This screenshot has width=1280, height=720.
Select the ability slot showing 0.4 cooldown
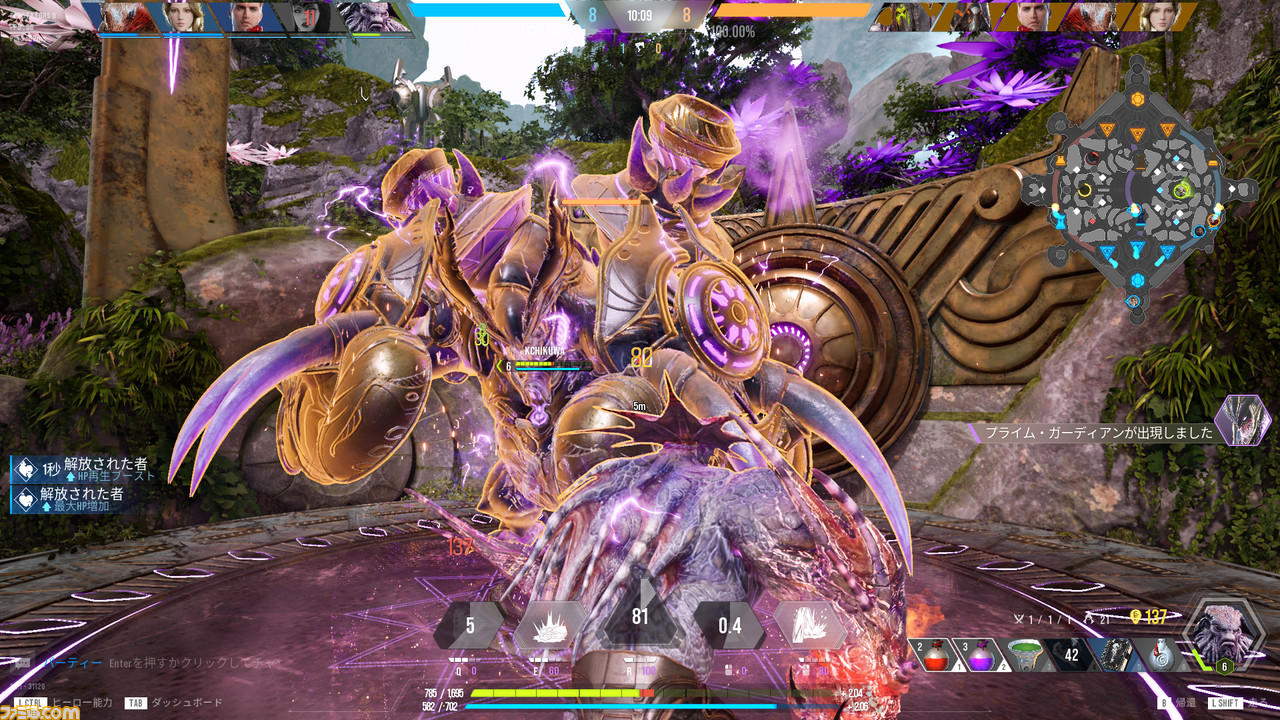730,626
